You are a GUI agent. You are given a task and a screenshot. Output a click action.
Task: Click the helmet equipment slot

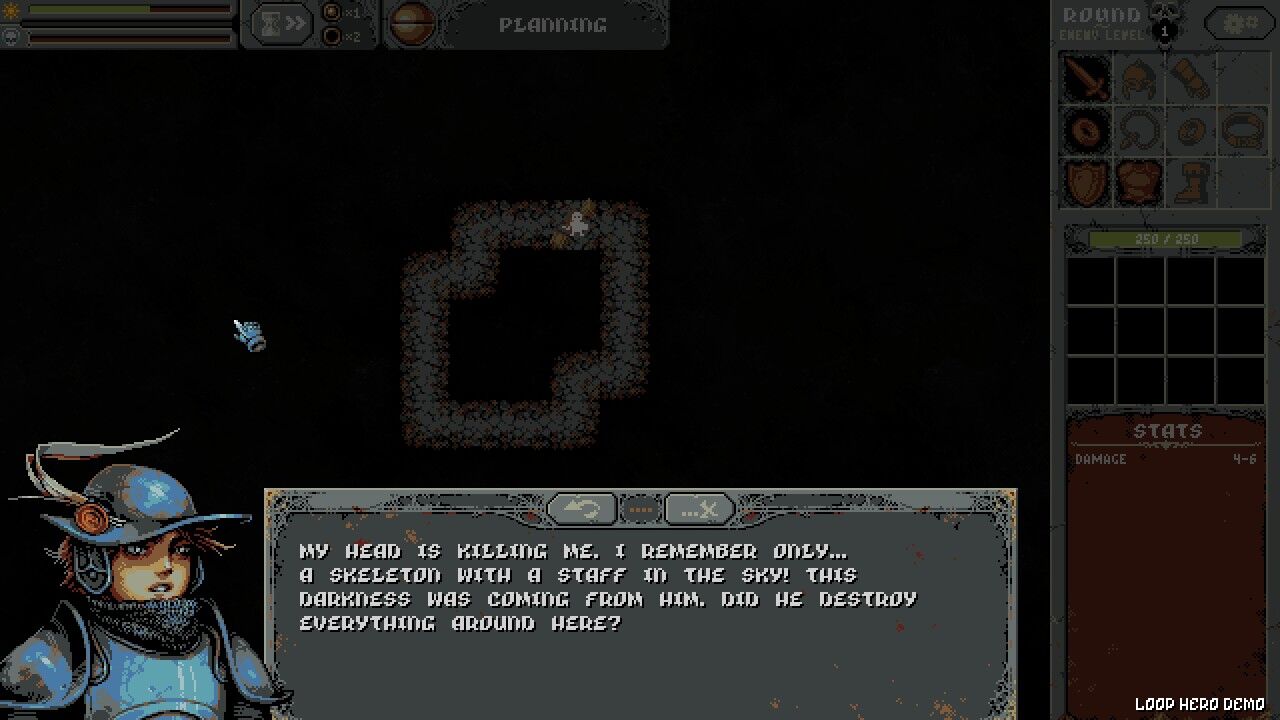[x=1139, y=79]
